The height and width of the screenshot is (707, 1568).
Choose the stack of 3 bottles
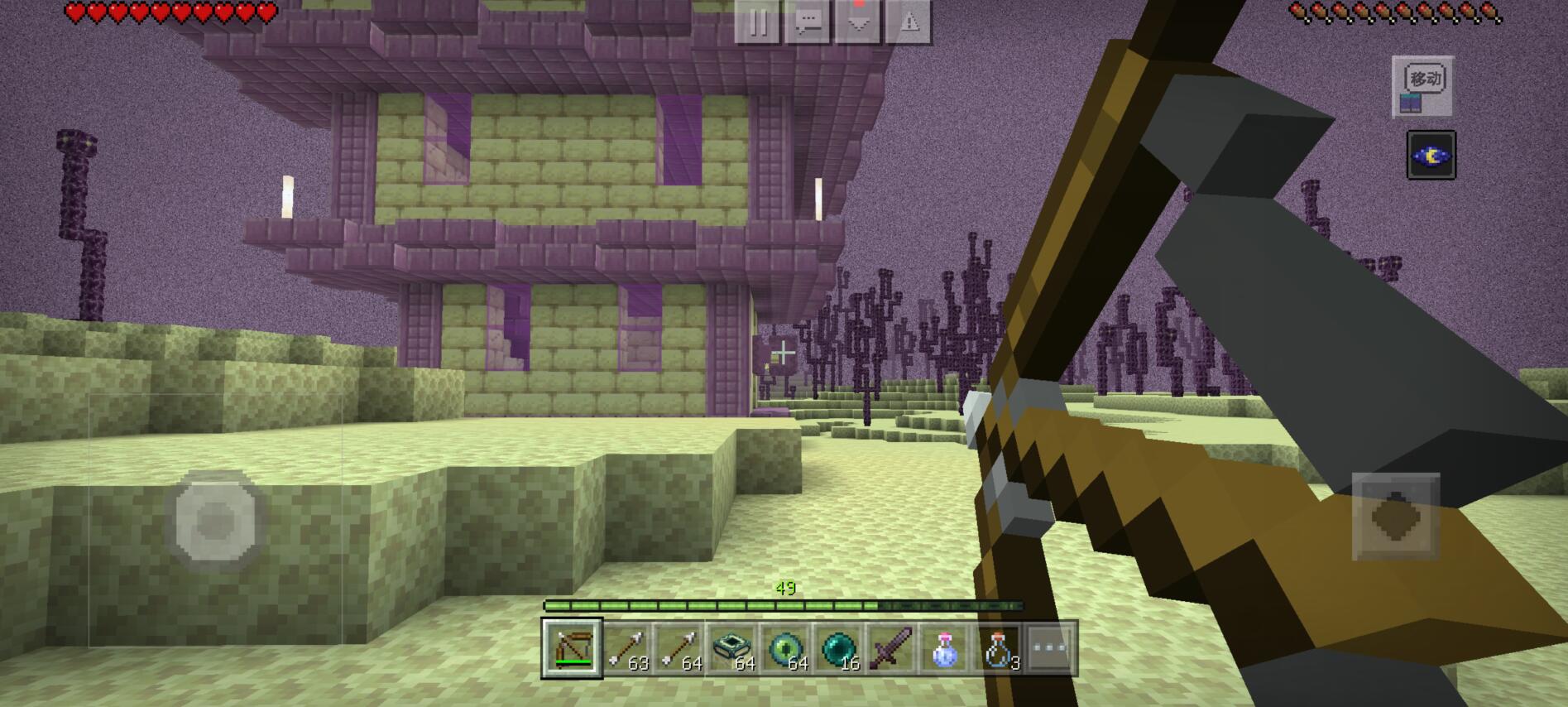pos(997,648)
